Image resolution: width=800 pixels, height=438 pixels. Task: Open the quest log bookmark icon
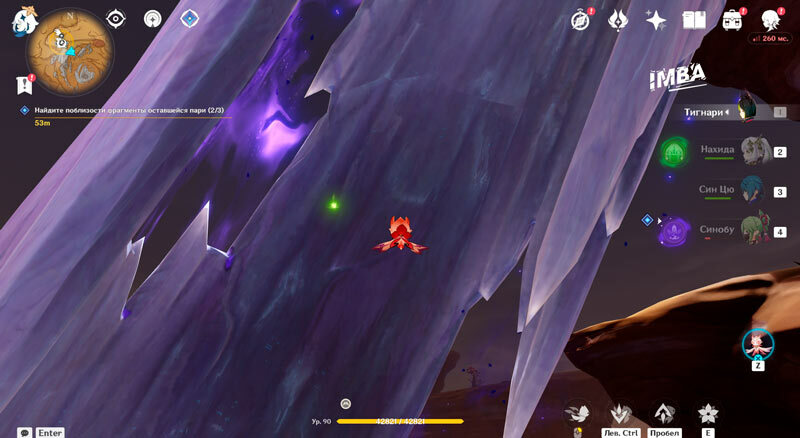(24, 85)
